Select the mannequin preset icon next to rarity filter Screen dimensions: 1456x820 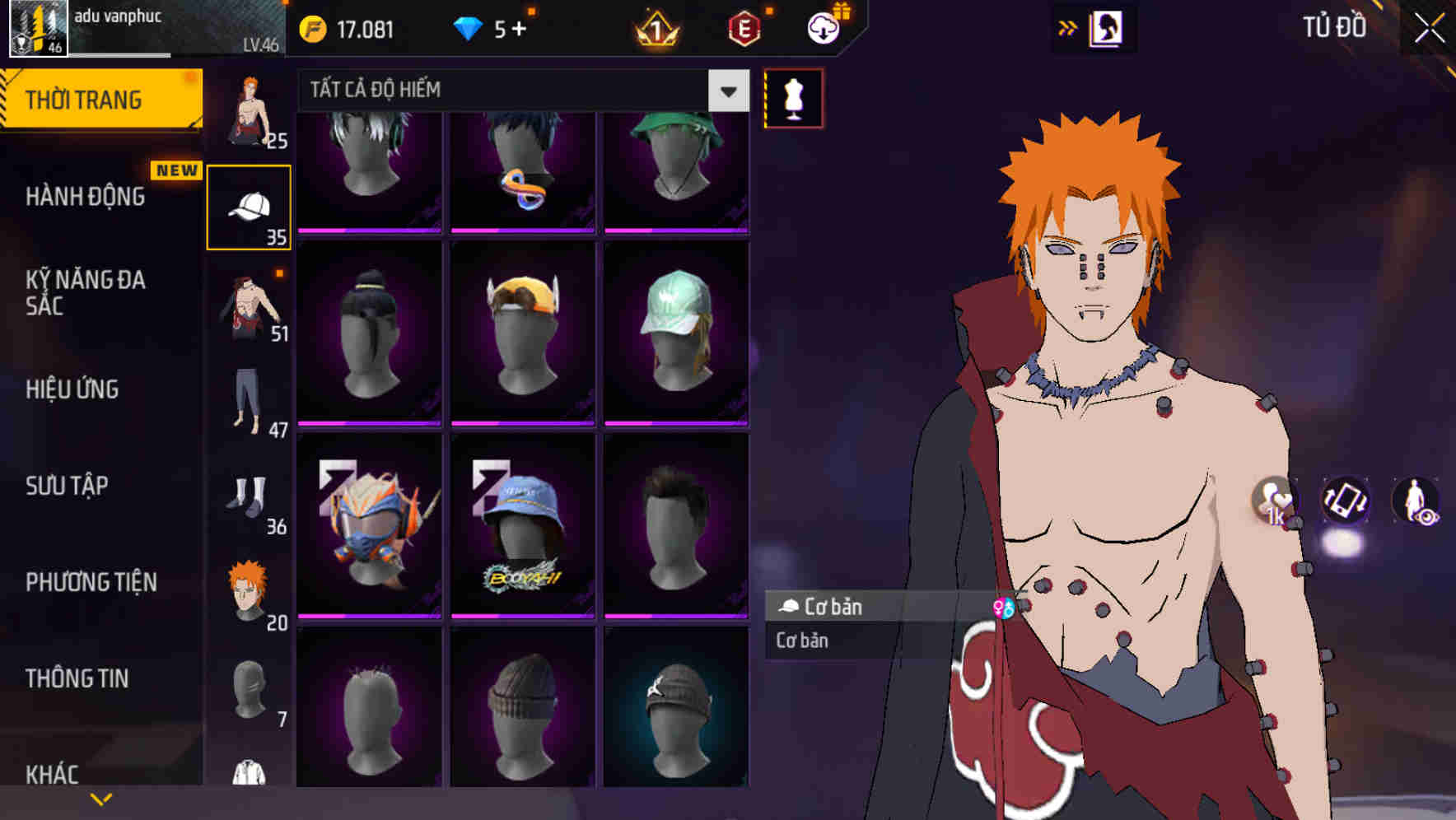tap(792, 98)
